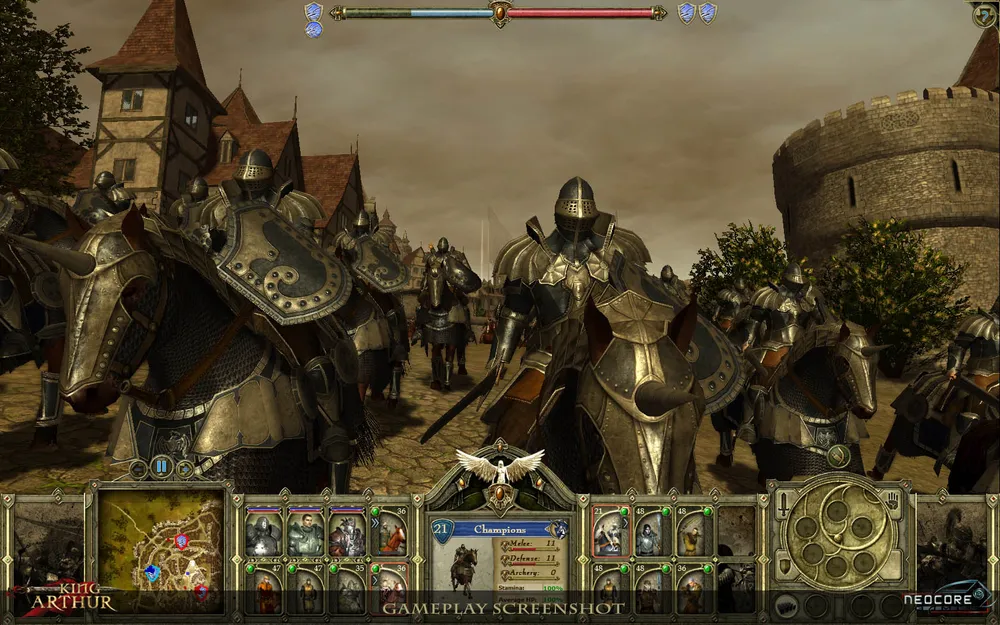Click the Champions unit name banner
This screenshot has height=625, width=1000.
pyautogui.click(x=500, y=529)
